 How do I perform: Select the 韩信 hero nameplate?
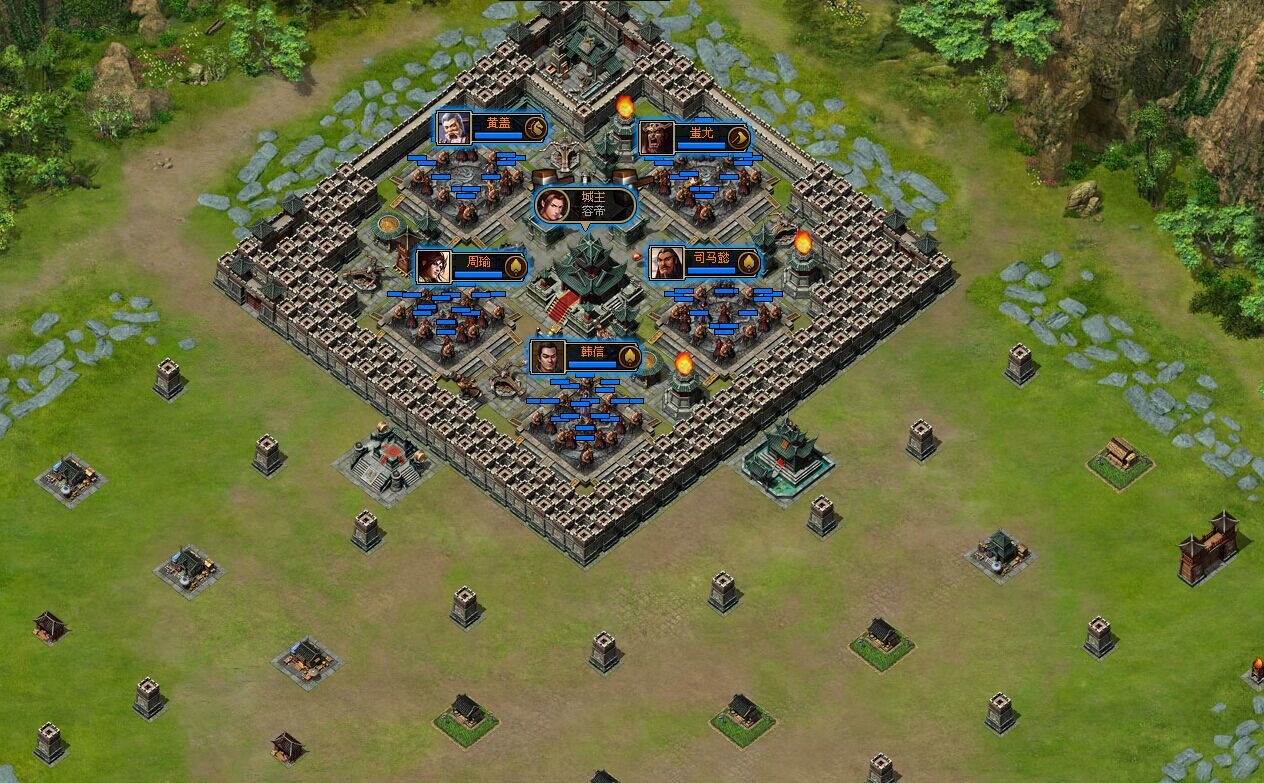pyautogui.click(x=583, y=356)
